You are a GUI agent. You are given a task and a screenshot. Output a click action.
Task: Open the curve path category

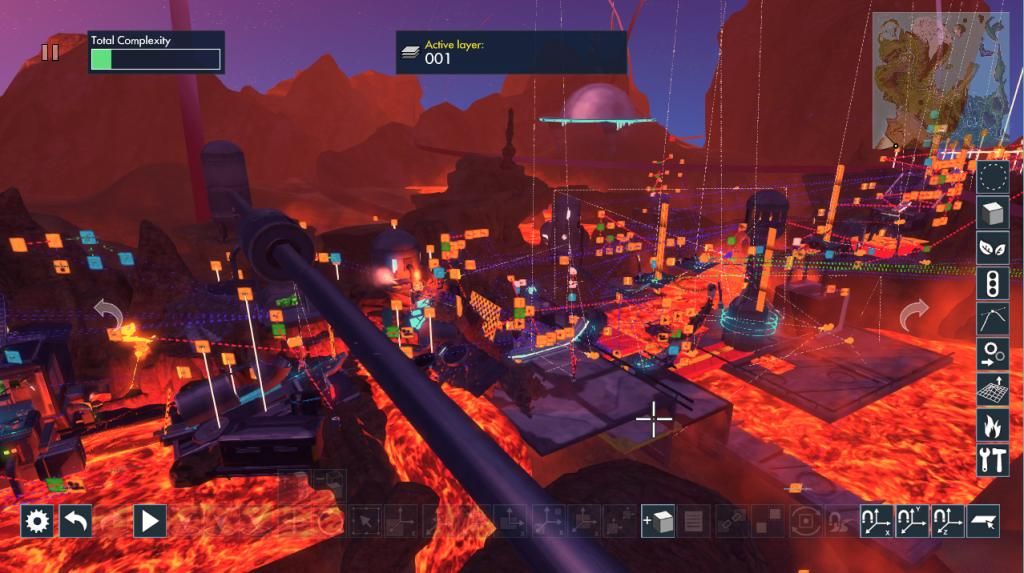[992, 319]
